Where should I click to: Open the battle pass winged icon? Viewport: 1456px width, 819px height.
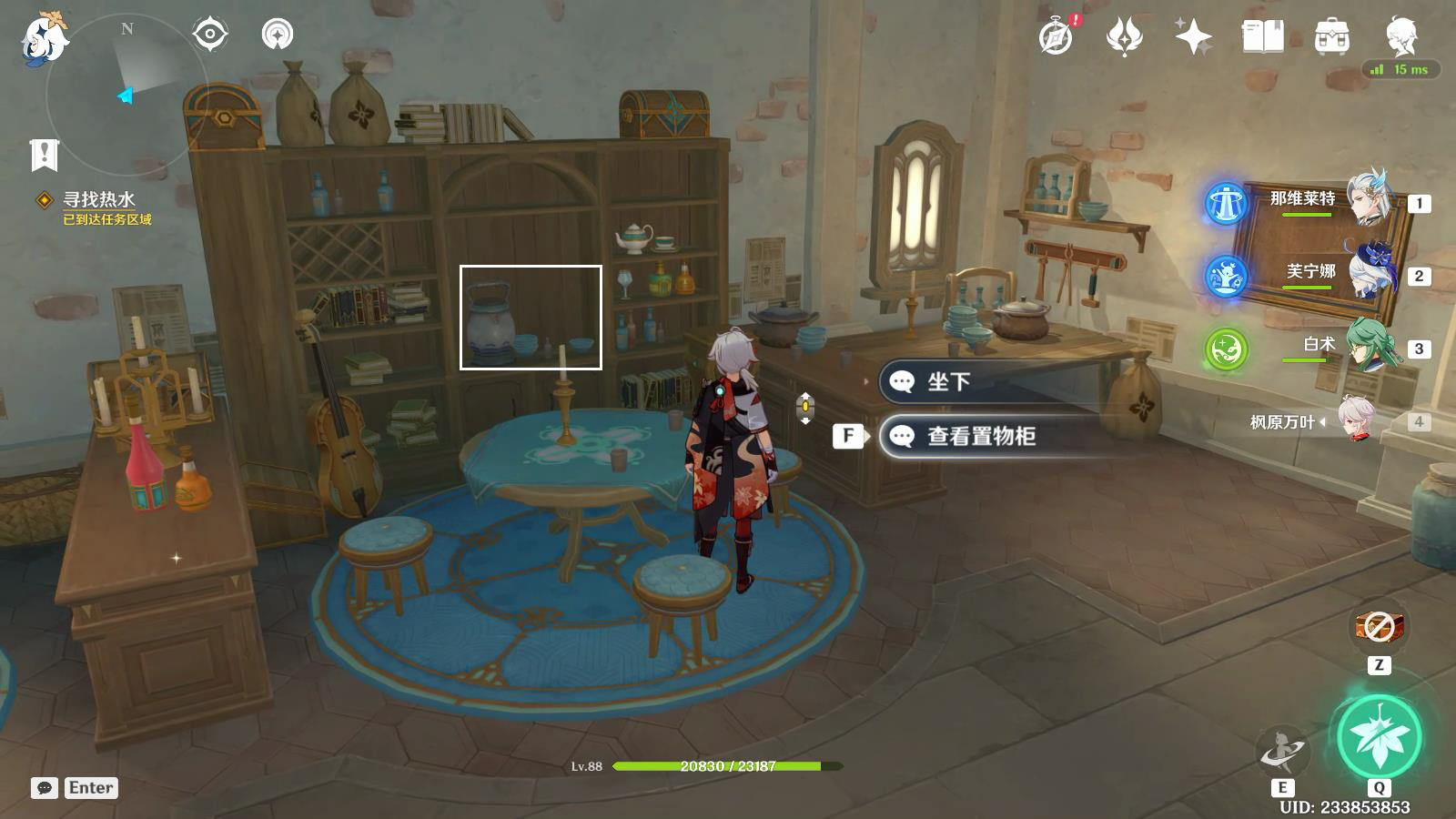click(1124, 37)
